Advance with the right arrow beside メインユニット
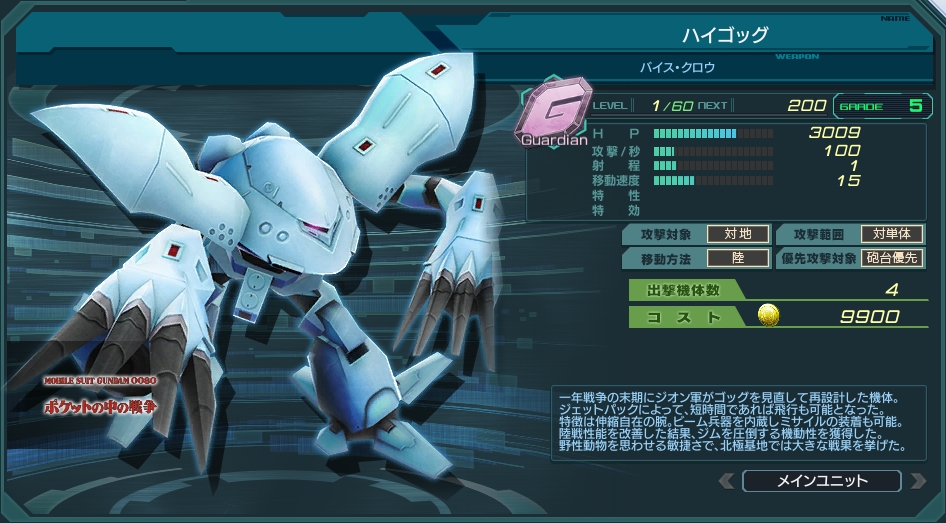Image resolution: width=946 pixels, height=523 pixels. point(918,481)
